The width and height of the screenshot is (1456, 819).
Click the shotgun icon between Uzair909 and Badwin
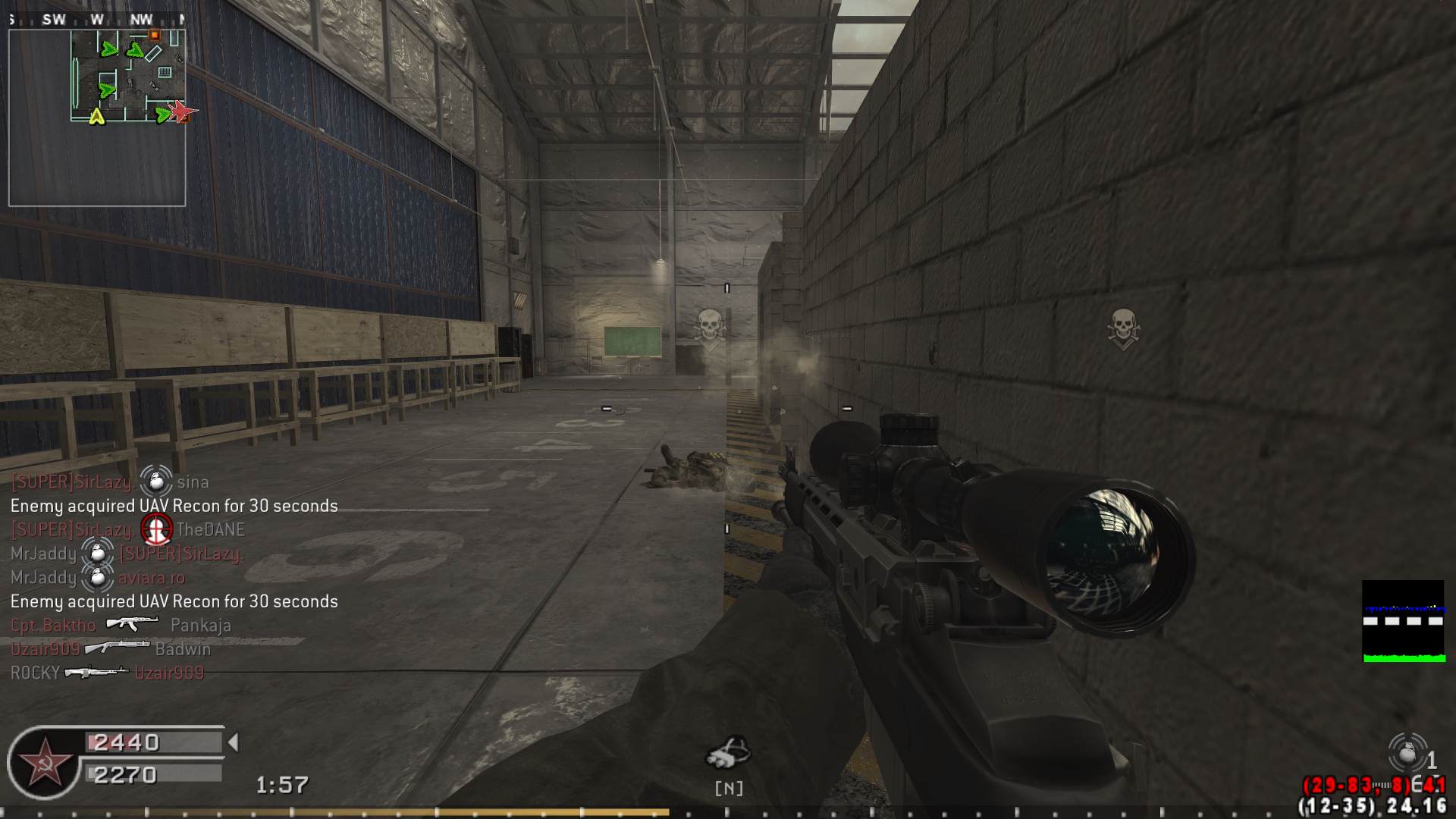[x=118, y=648]
